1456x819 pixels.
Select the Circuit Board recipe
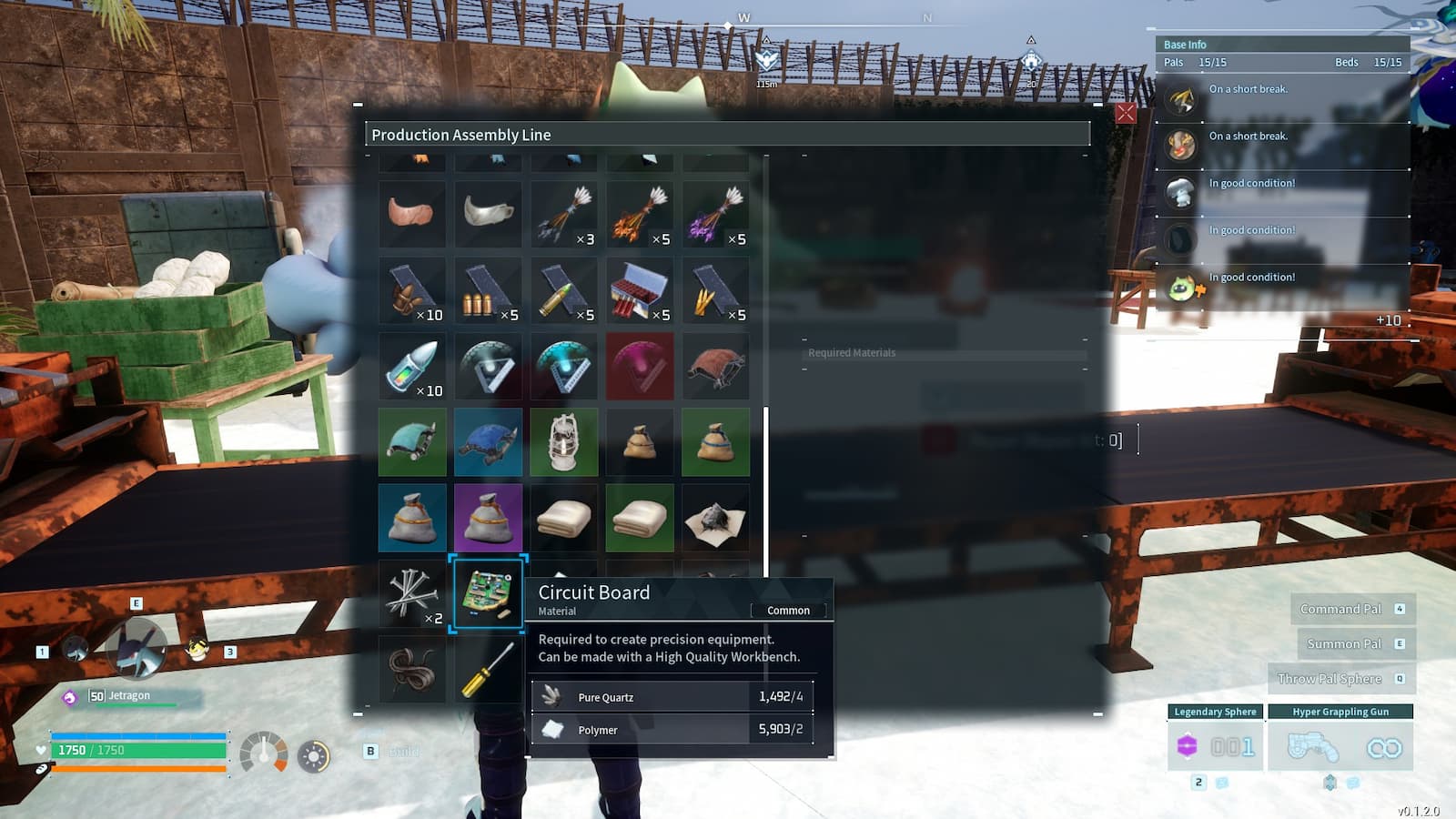488,596
